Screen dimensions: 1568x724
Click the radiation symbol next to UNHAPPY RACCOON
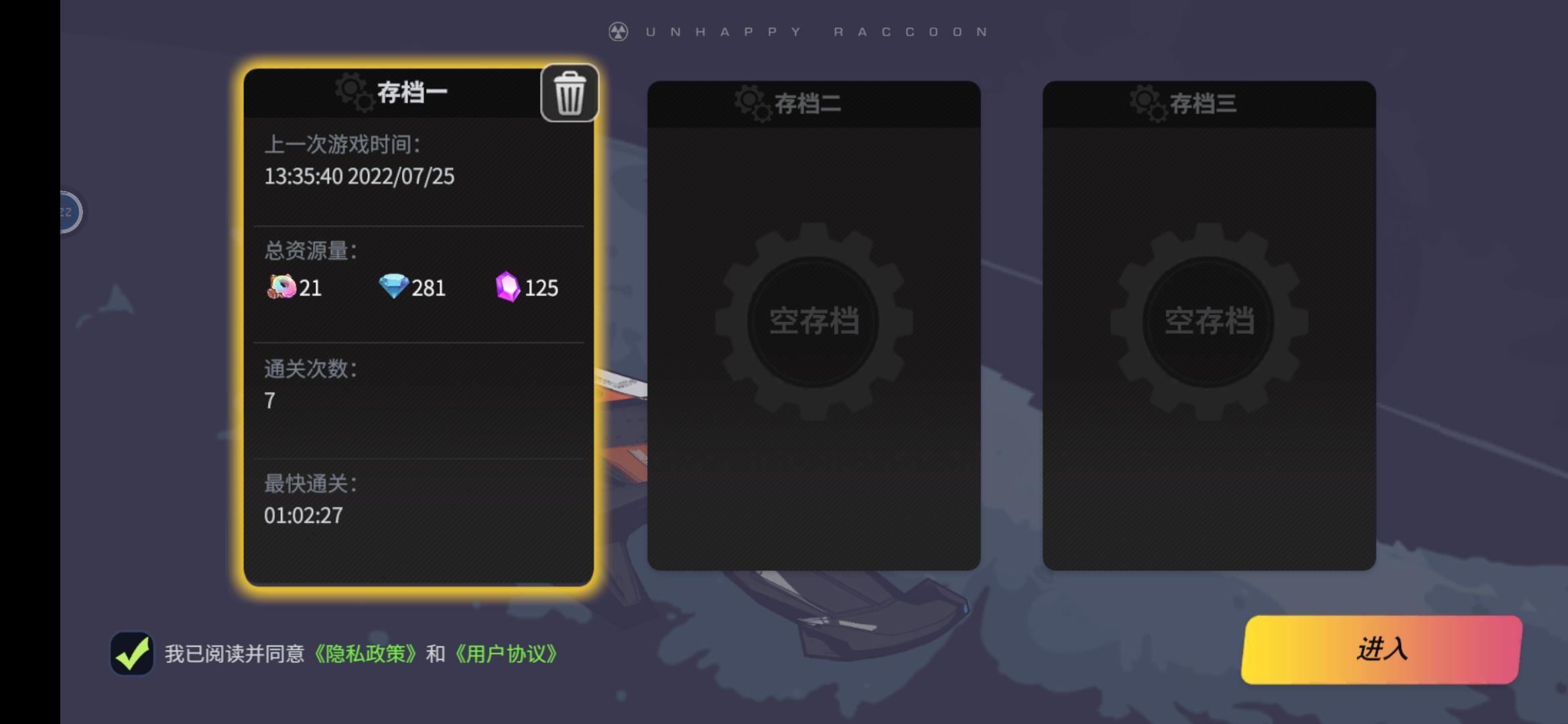point(618,30)
